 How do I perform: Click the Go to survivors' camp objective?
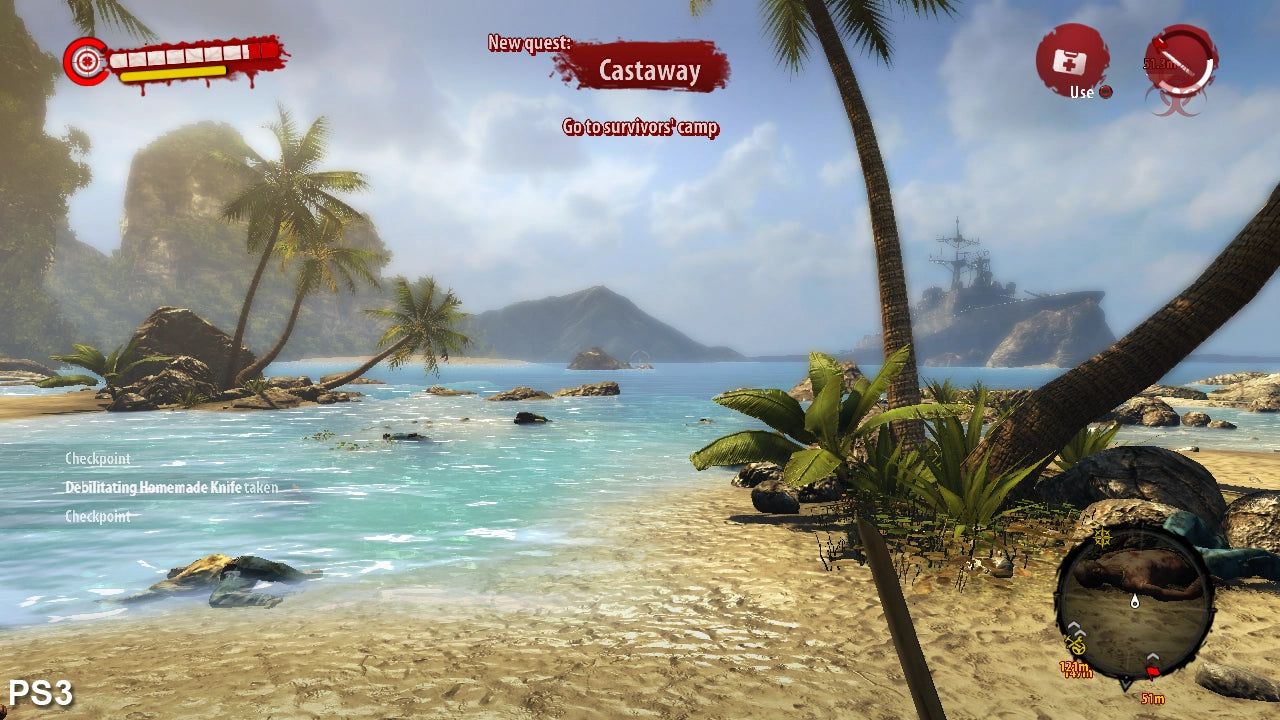coord(640,127)
